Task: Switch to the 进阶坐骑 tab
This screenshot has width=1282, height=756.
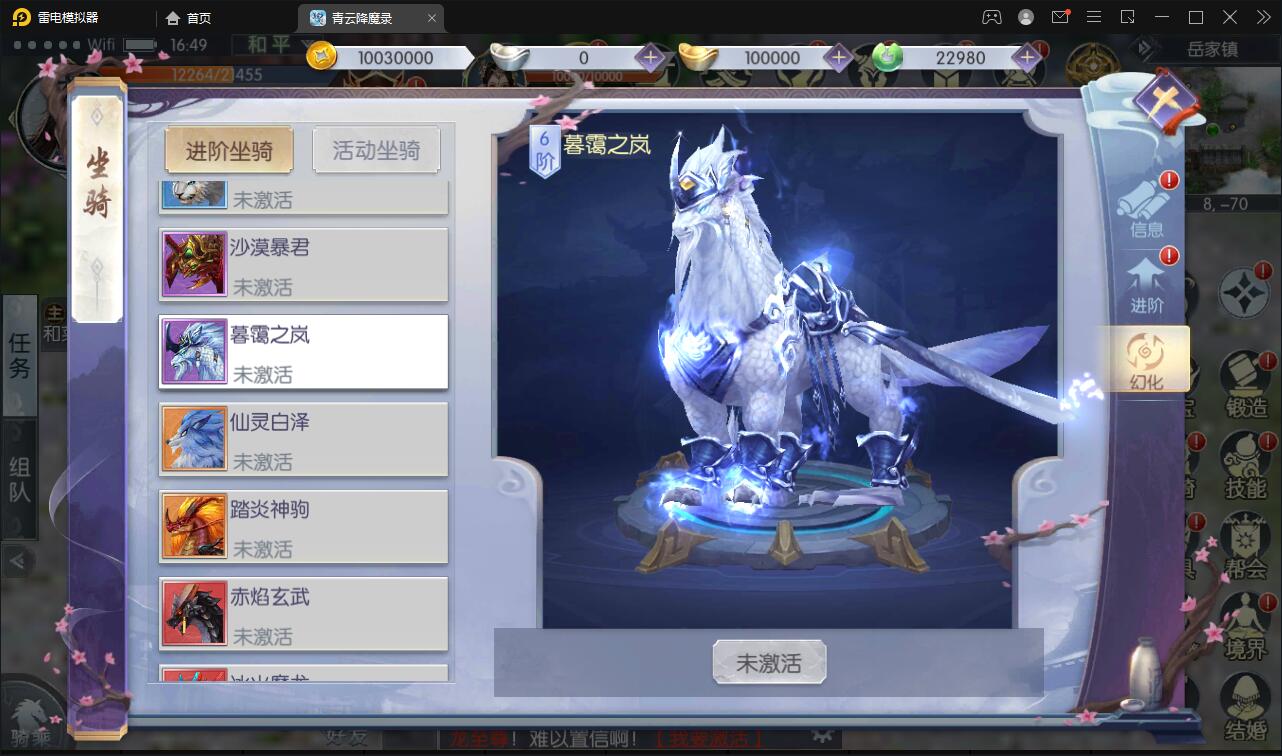Action: tap(229, 149)
